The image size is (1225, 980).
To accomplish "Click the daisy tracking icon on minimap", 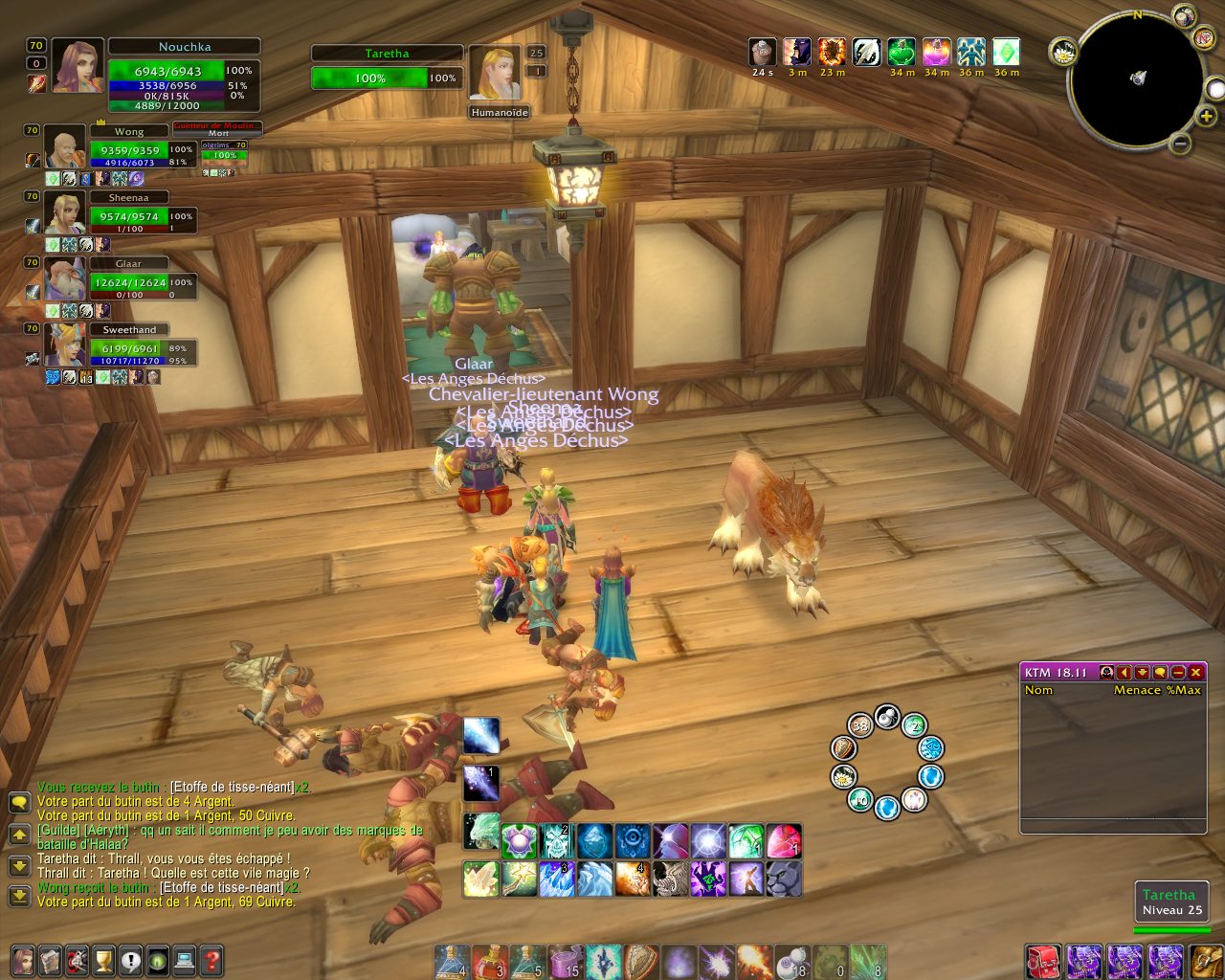I will click(1063, 53).
